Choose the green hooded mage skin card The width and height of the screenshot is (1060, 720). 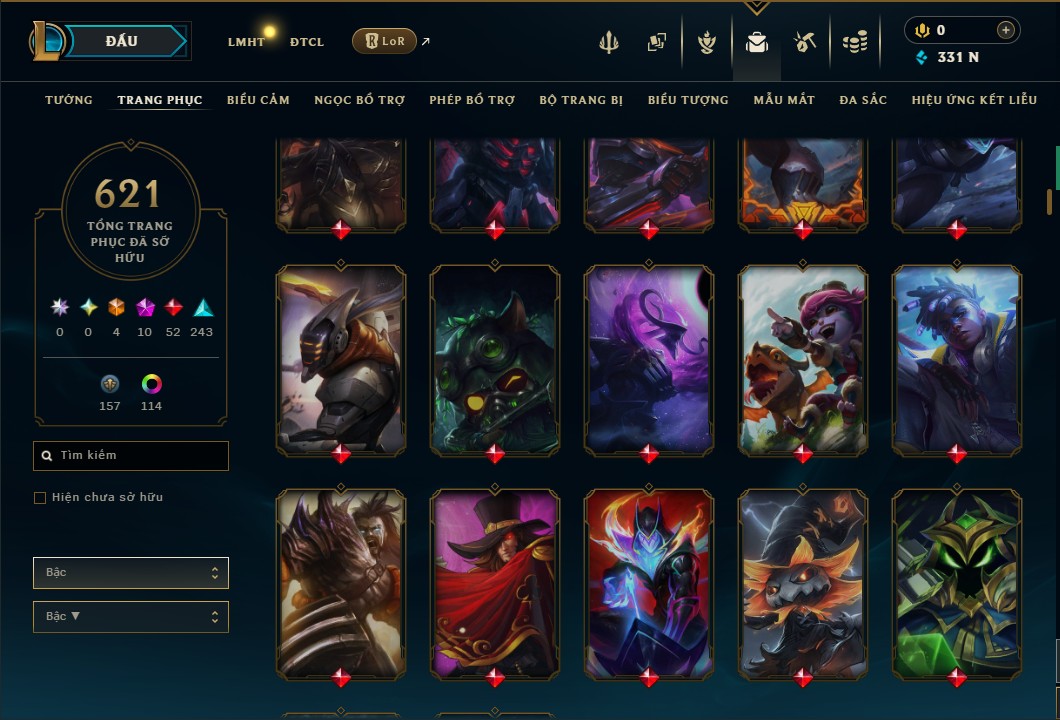[957, 580]
